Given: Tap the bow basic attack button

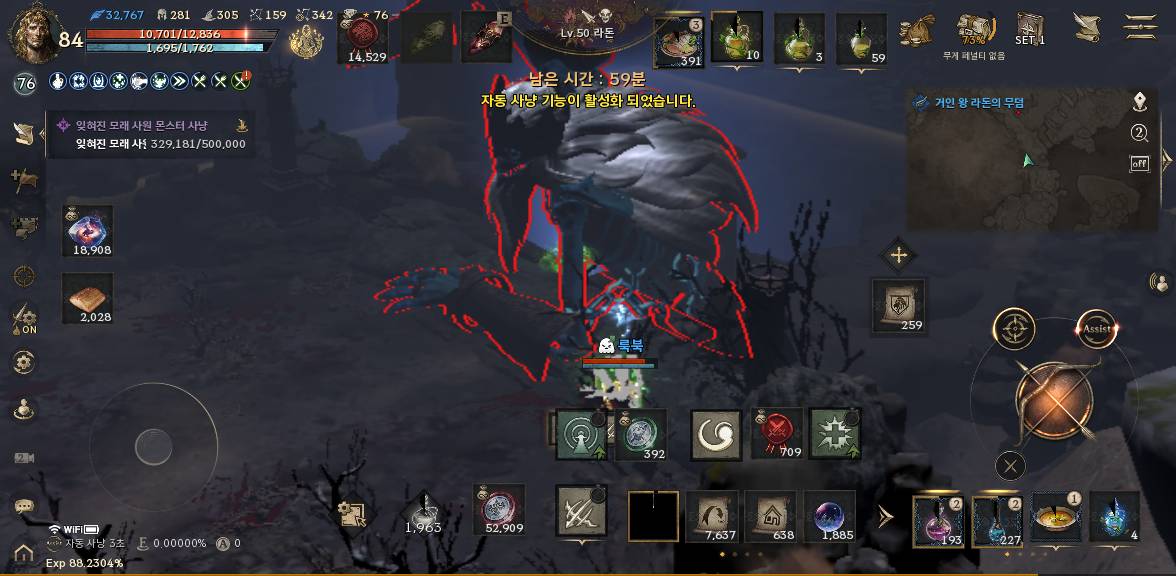Looking at the screenshot, I should tap(1055, 402).
